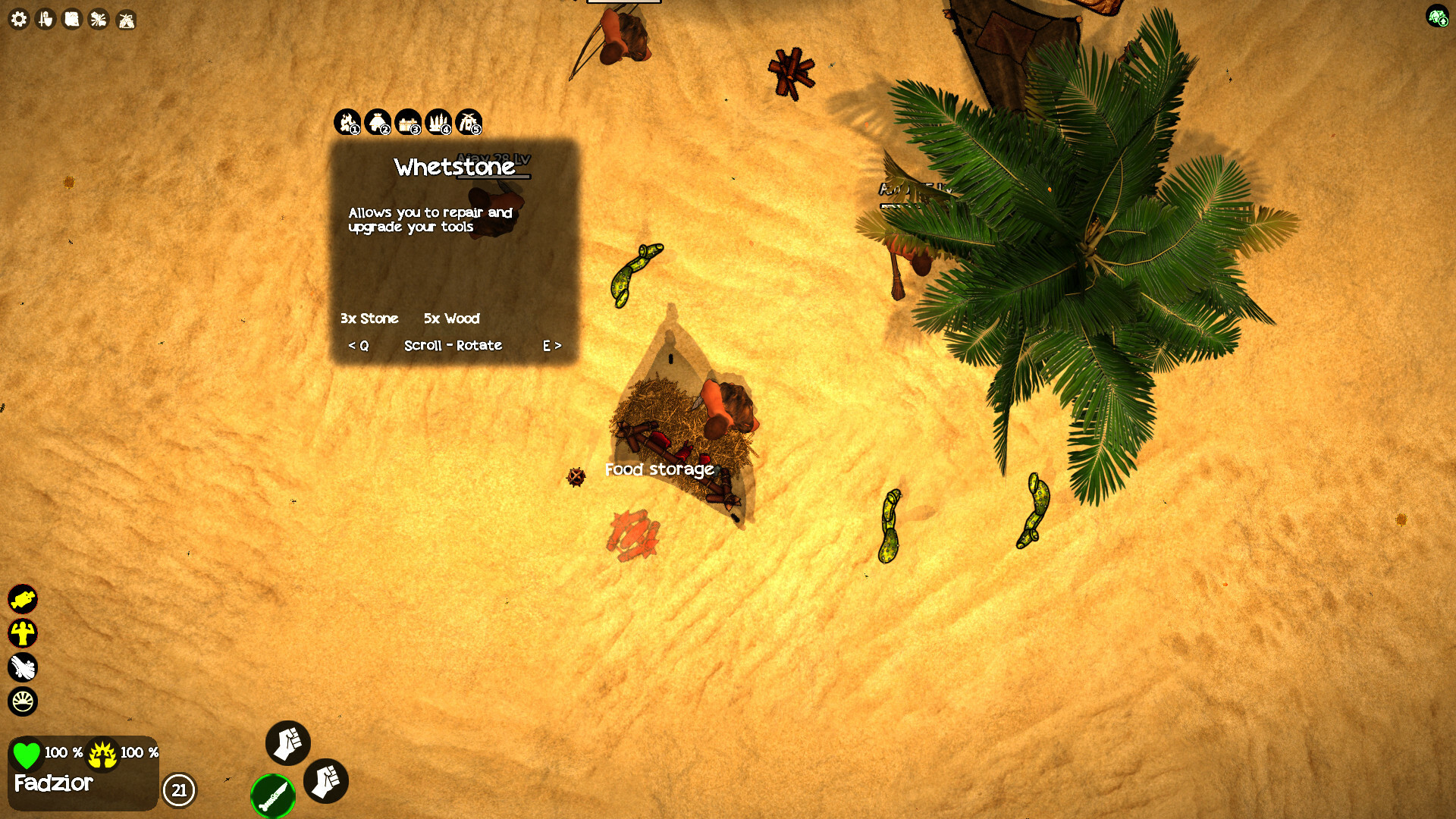Toggle the fish status icon on the left
Viewport: 1456px width, 819px height.
[24, 598]
